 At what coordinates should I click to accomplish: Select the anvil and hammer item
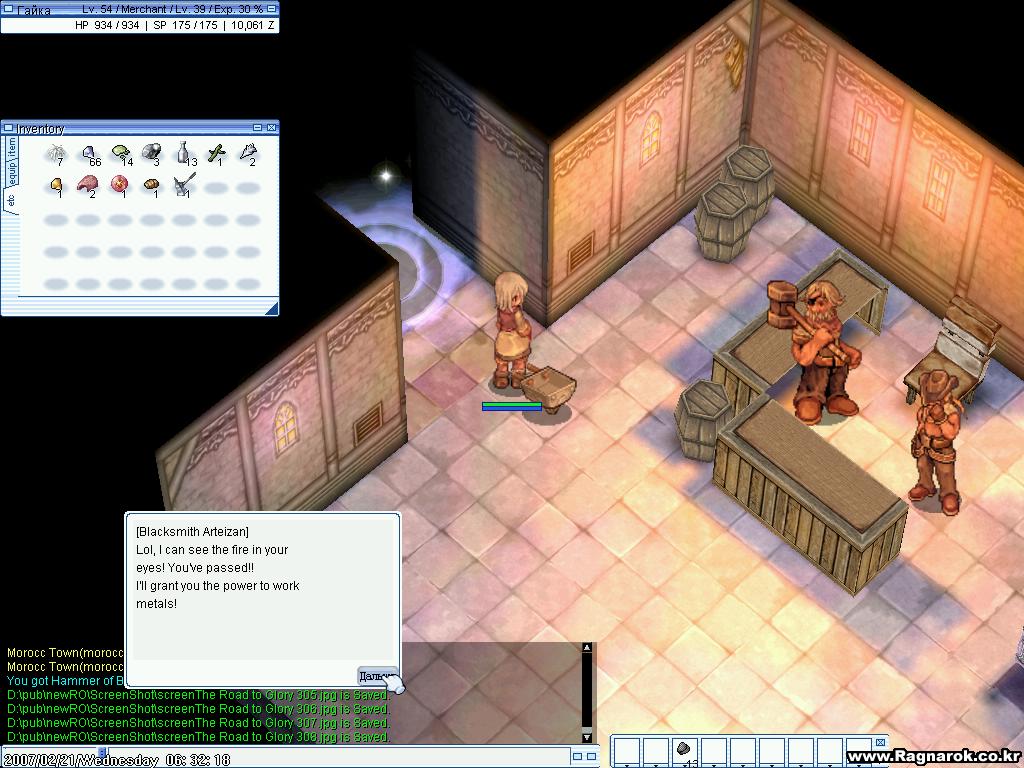point(184,185)
